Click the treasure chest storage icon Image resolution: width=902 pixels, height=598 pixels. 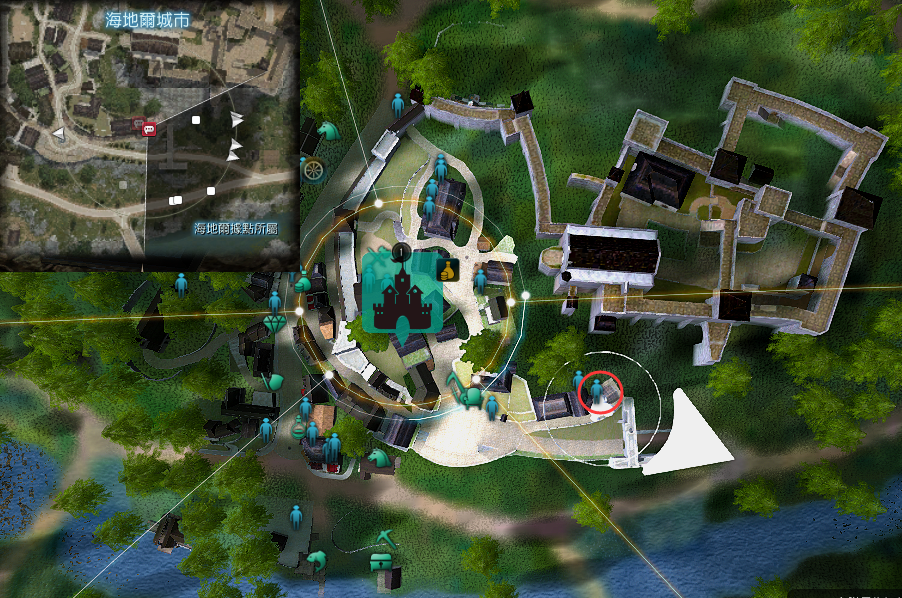pos(382,562)
